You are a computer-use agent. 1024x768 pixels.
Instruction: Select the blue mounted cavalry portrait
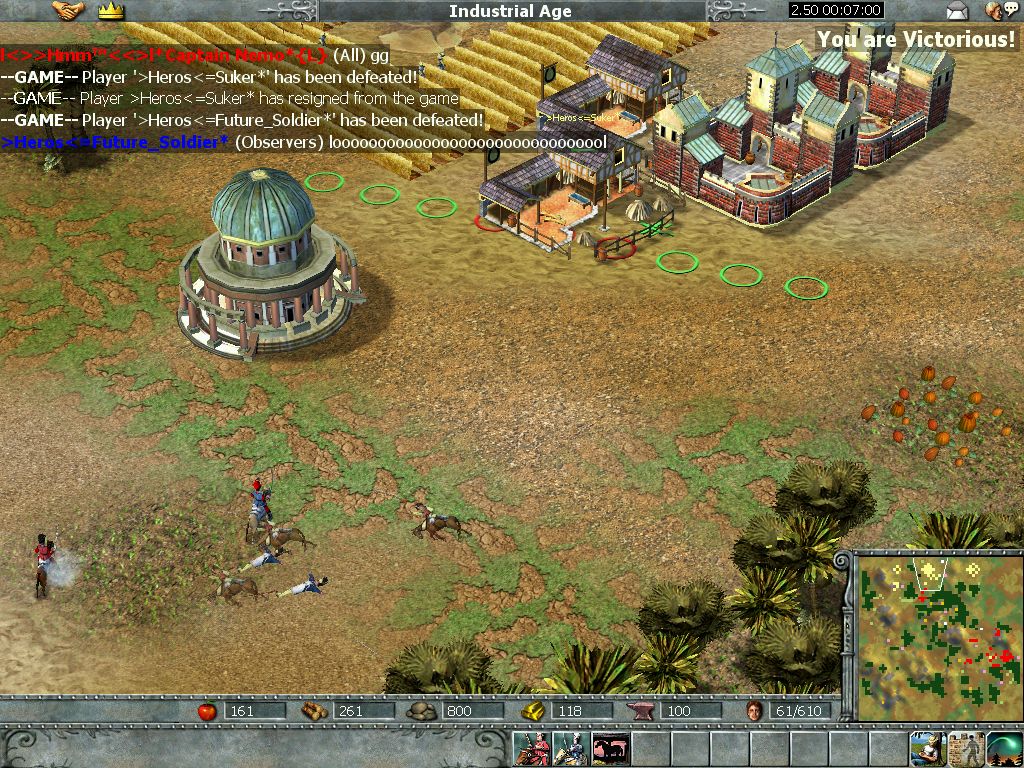click(x=571, y=749)
